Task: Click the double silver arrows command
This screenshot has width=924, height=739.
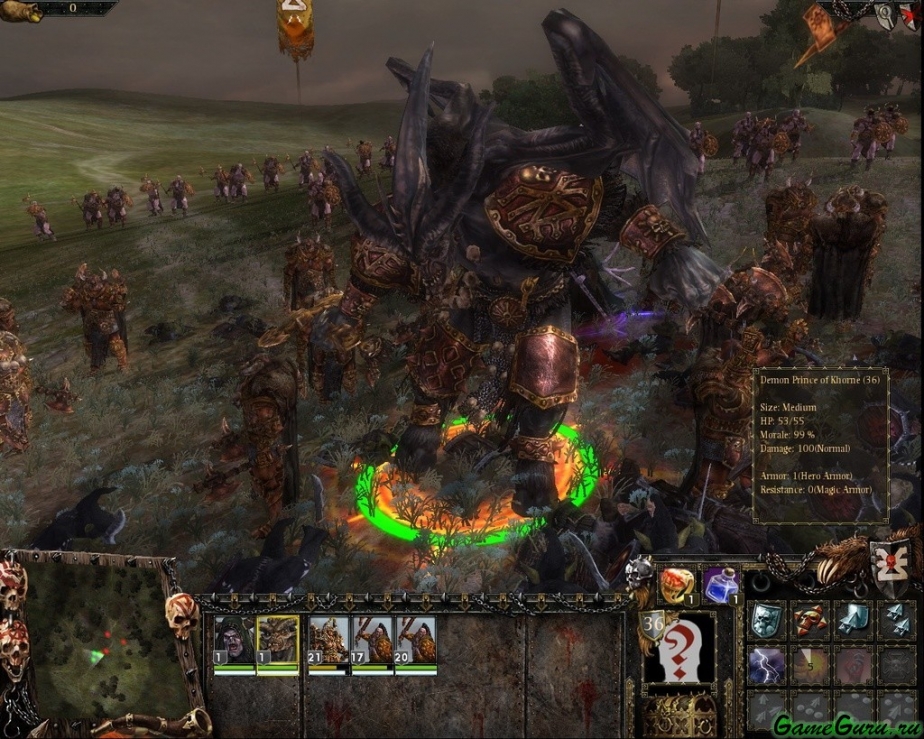Action: point(896,620)
